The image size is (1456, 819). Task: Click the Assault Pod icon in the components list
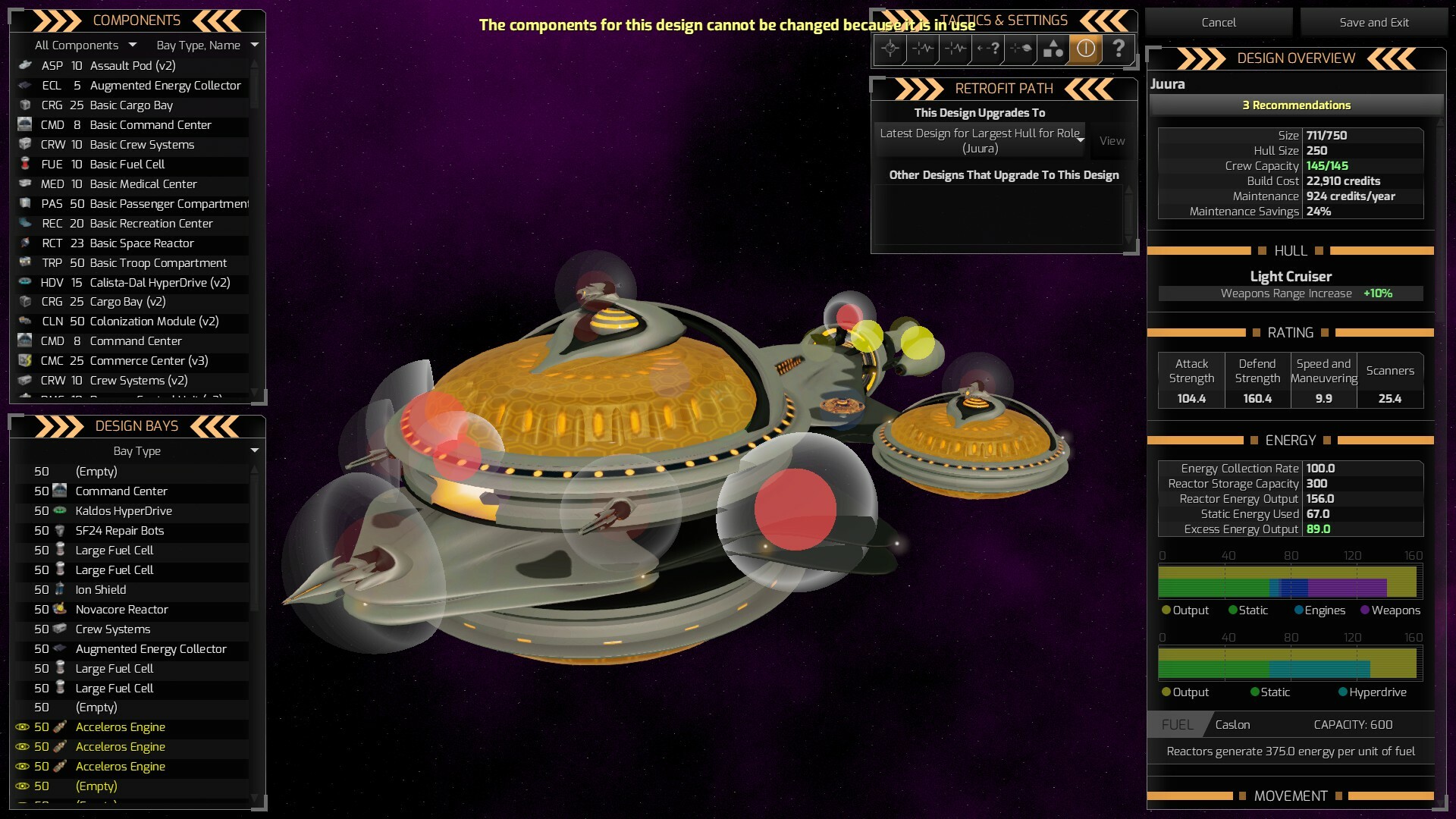(x=25, y=66)
